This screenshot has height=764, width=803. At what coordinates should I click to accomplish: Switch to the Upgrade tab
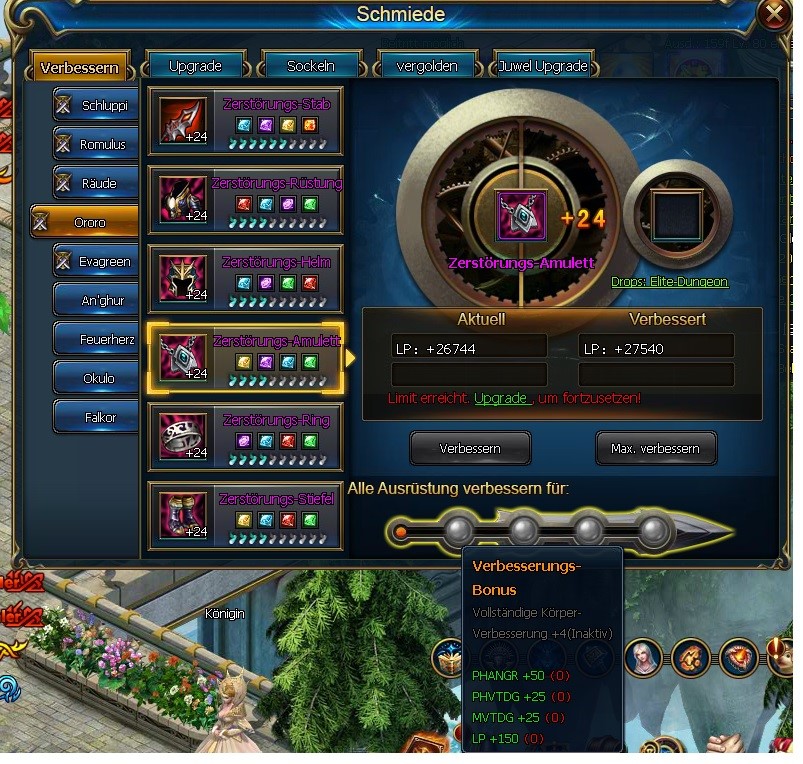[195, 66]
